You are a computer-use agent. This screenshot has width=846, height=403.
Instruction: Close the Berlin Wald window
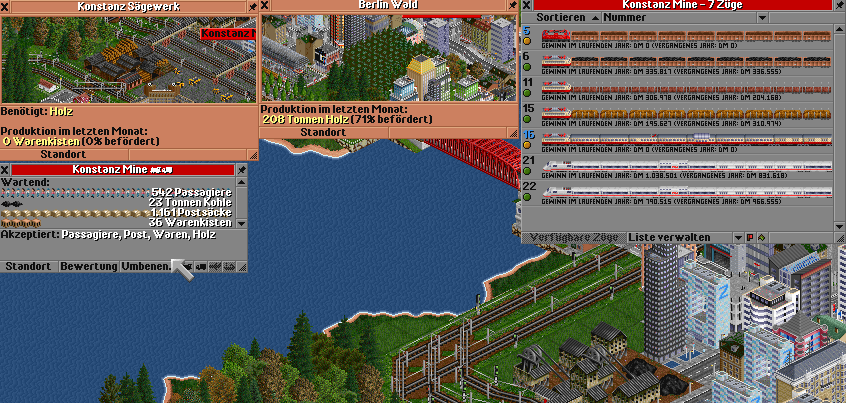coord(265,6)
